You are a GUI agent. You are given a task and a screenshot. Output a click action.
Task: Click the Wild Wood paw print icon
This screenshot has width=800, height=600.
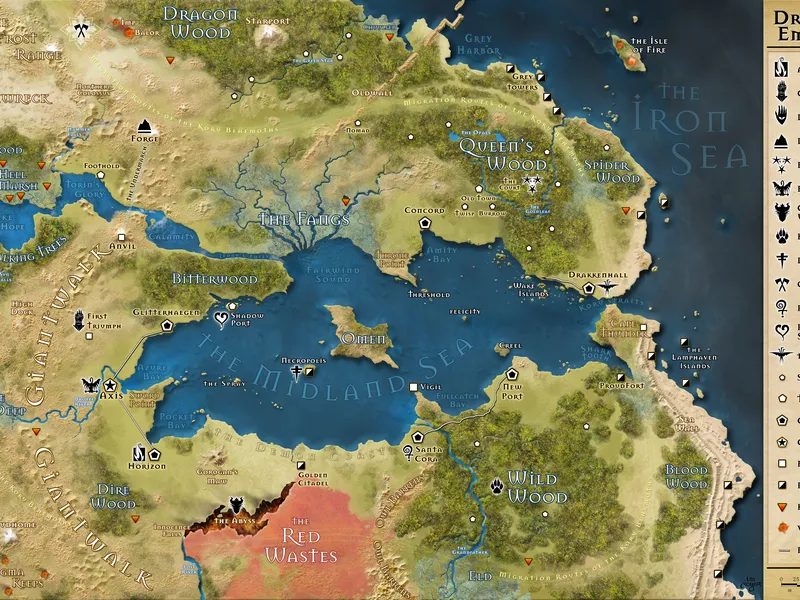click(497, 487)
